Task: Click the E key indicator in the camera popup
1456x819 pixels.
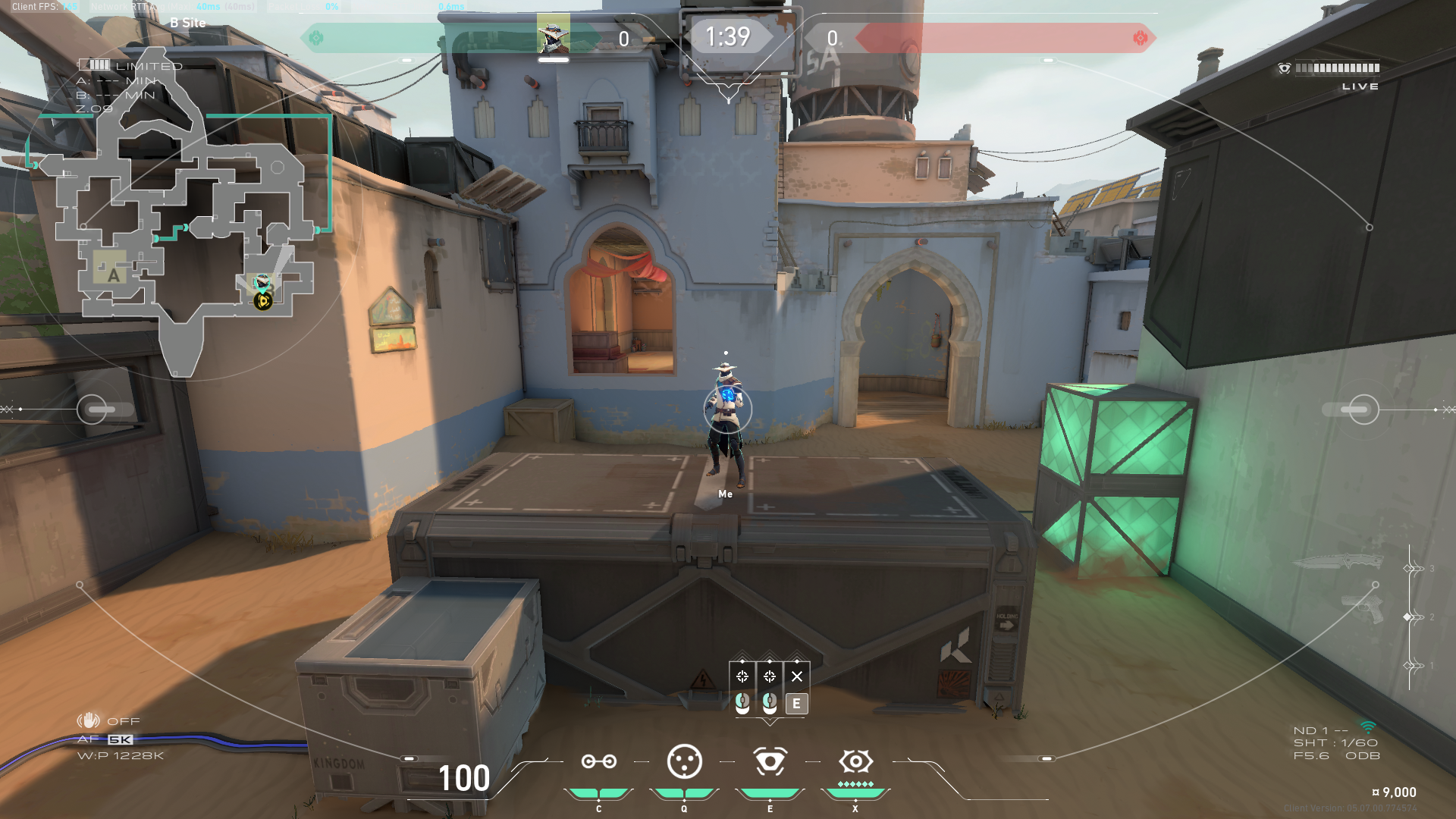Action: (796, 704)
